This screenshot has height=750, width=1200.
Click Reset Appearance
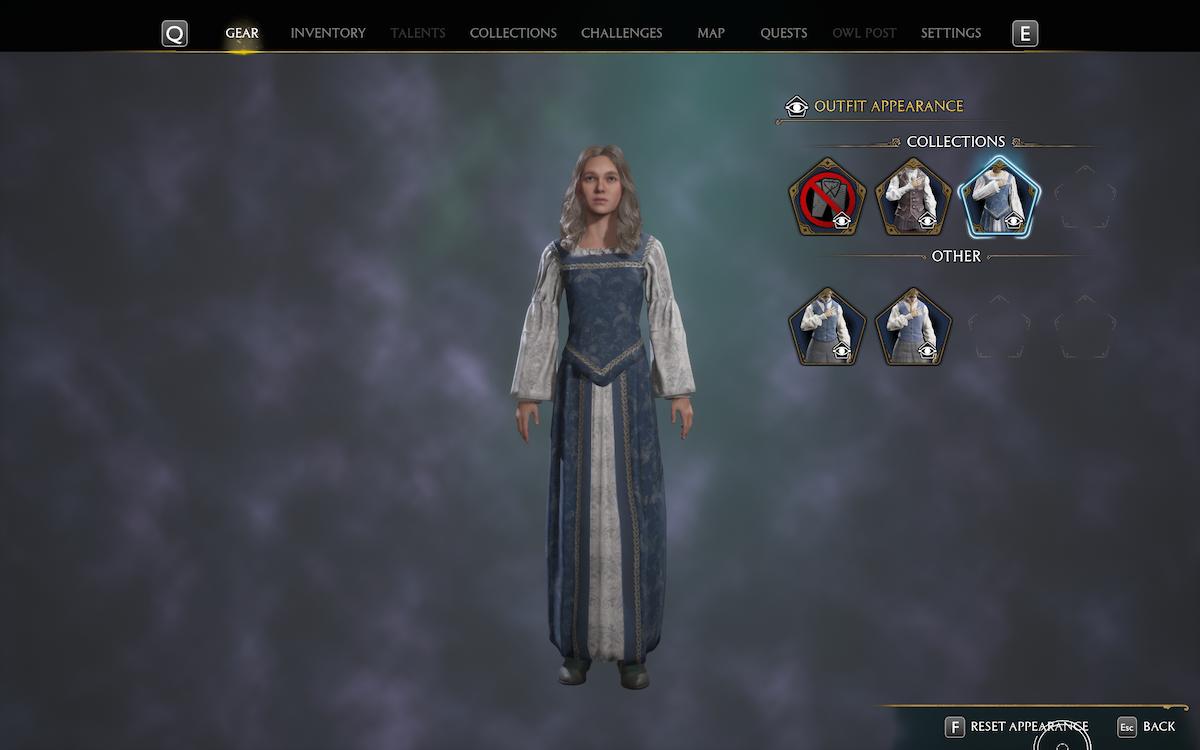tap(1016, 727)
